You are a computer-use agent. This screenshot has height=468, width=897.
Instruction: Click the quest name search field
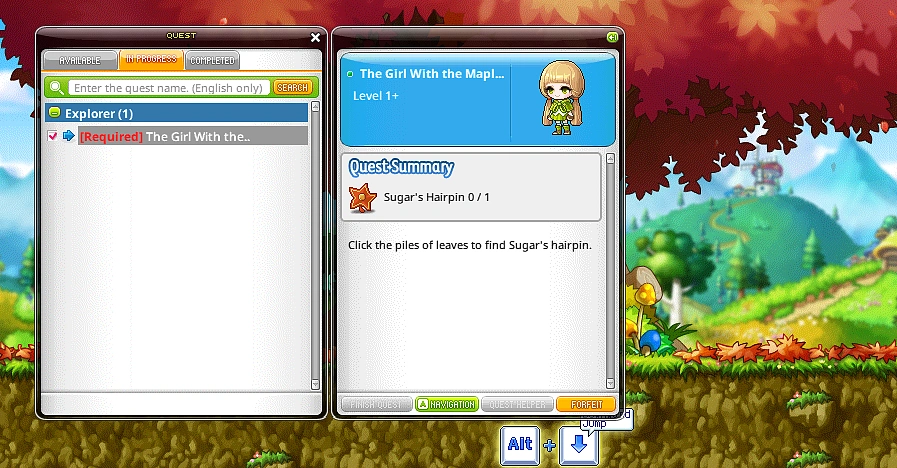click(x=168, y=88)
